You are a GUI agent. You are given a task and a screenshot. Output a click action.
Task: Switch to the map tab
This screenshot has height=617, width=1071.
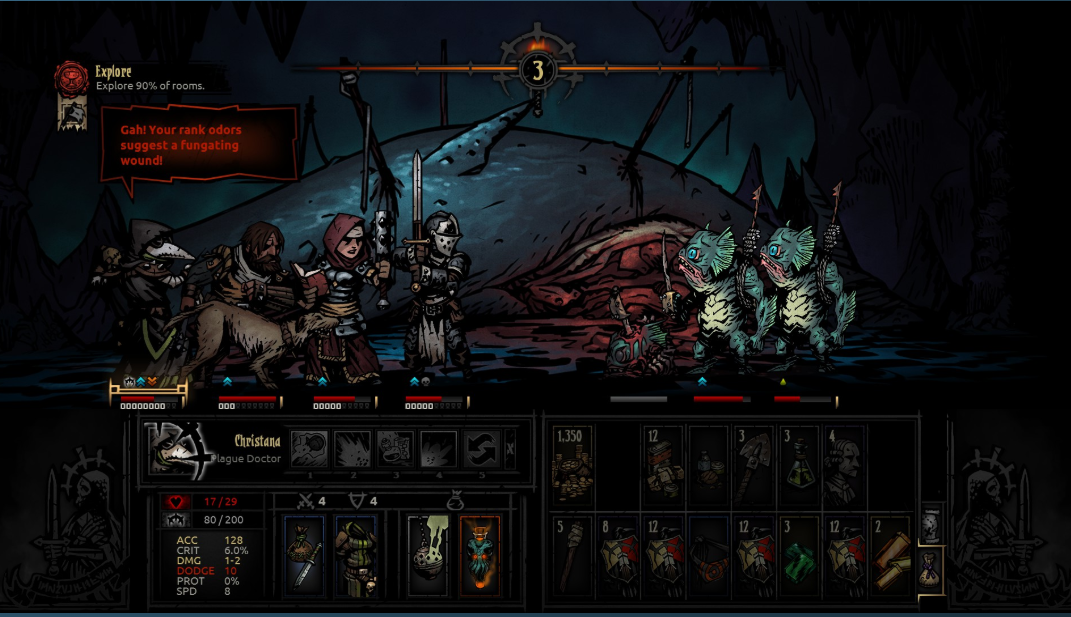930,525
